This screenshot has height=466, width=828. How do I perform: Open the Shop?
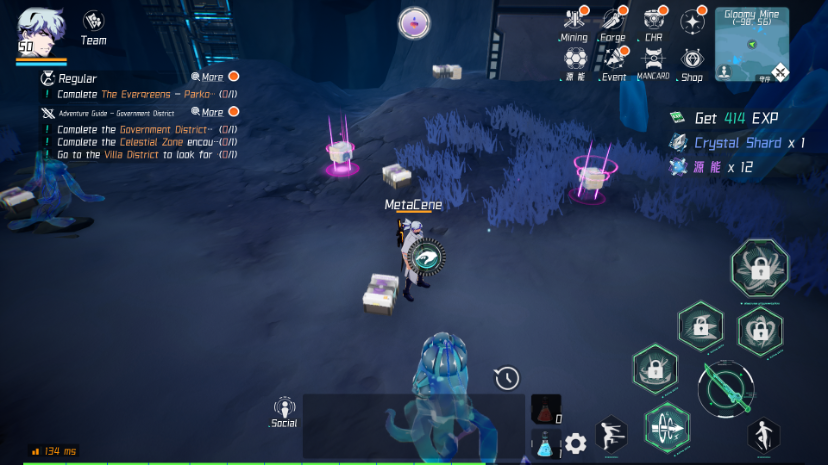point(692,63)
